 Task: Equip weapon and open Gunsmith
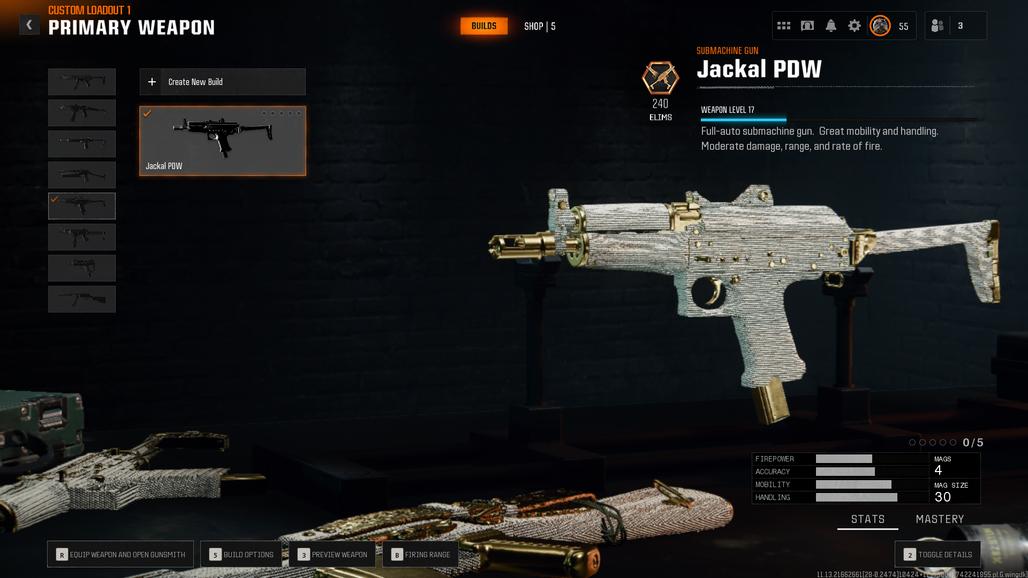120,554
